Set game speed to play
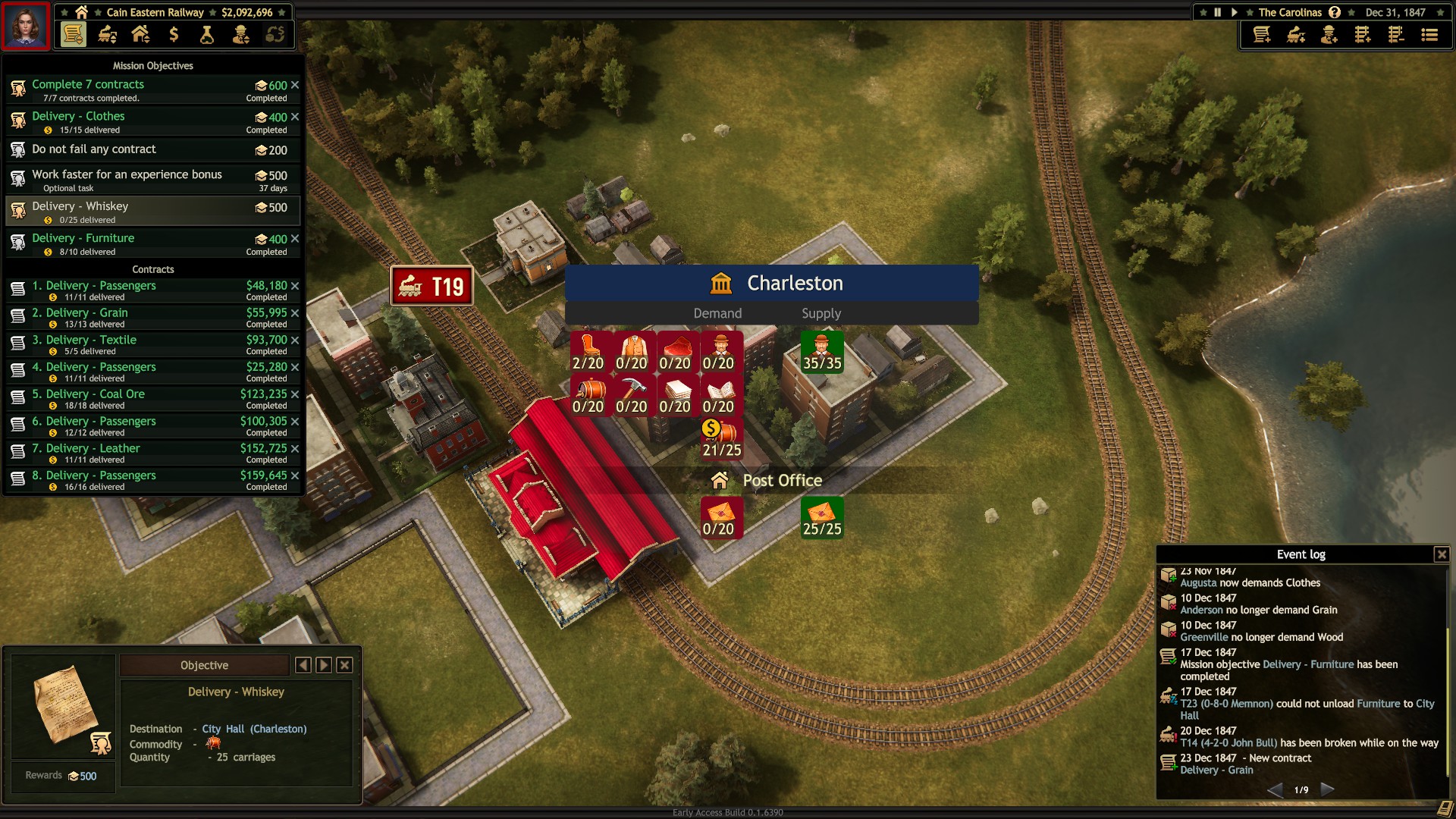 1235,12
